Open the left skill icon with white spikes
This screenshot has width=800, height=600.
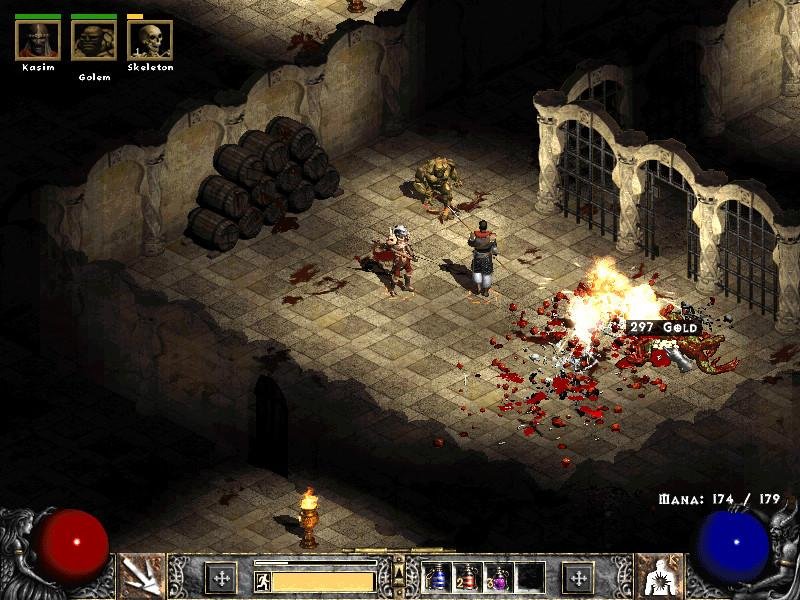point(141,576)
